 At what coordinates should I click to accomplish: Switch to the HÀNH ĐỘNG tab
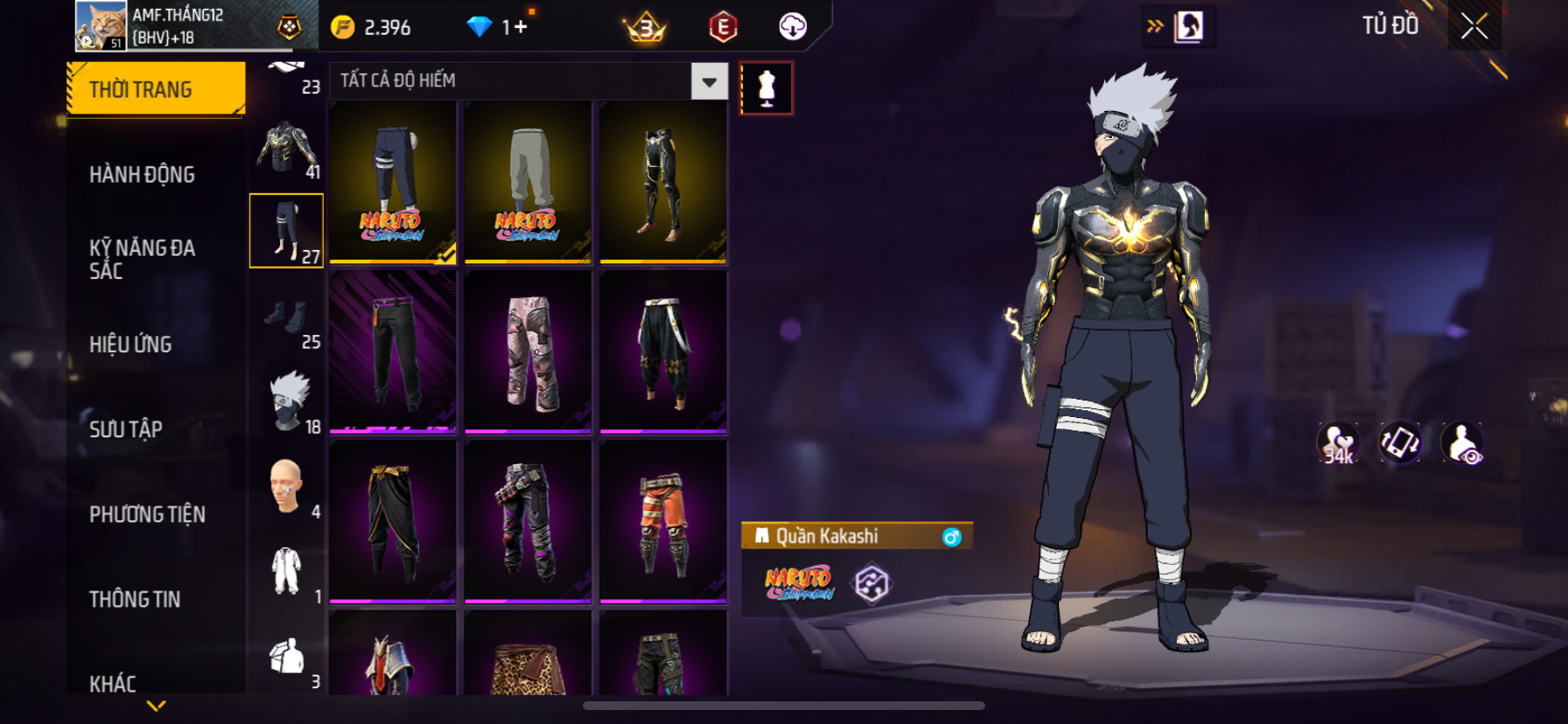click(142, 175)
